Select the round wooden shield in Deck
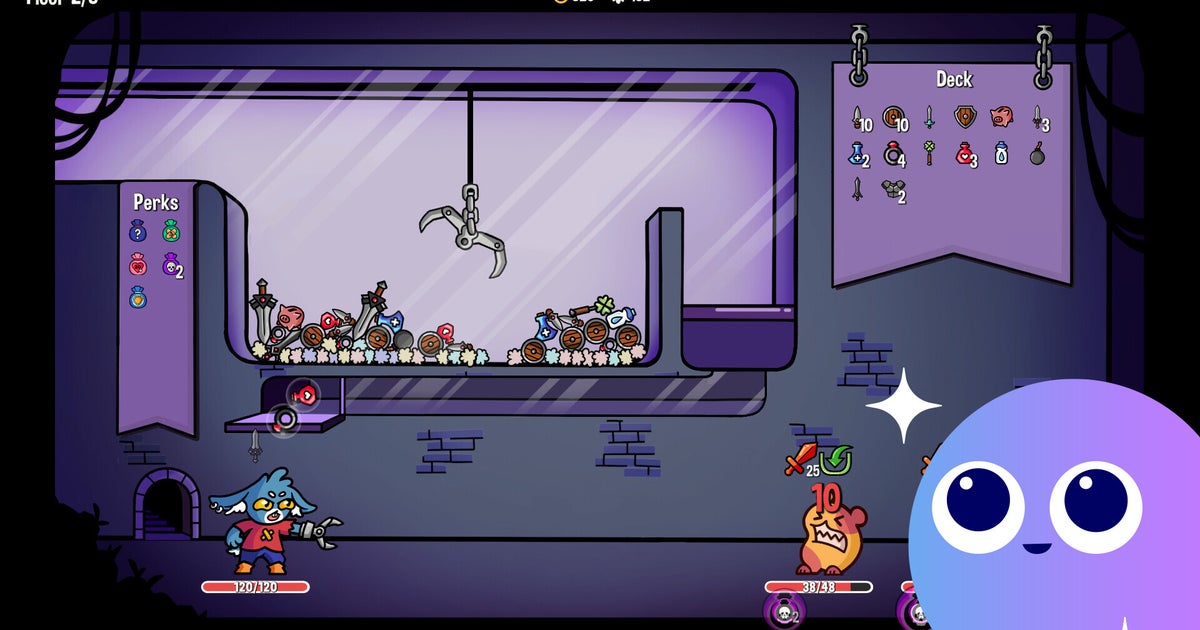The image size is (1200, 630). [893, 118]
